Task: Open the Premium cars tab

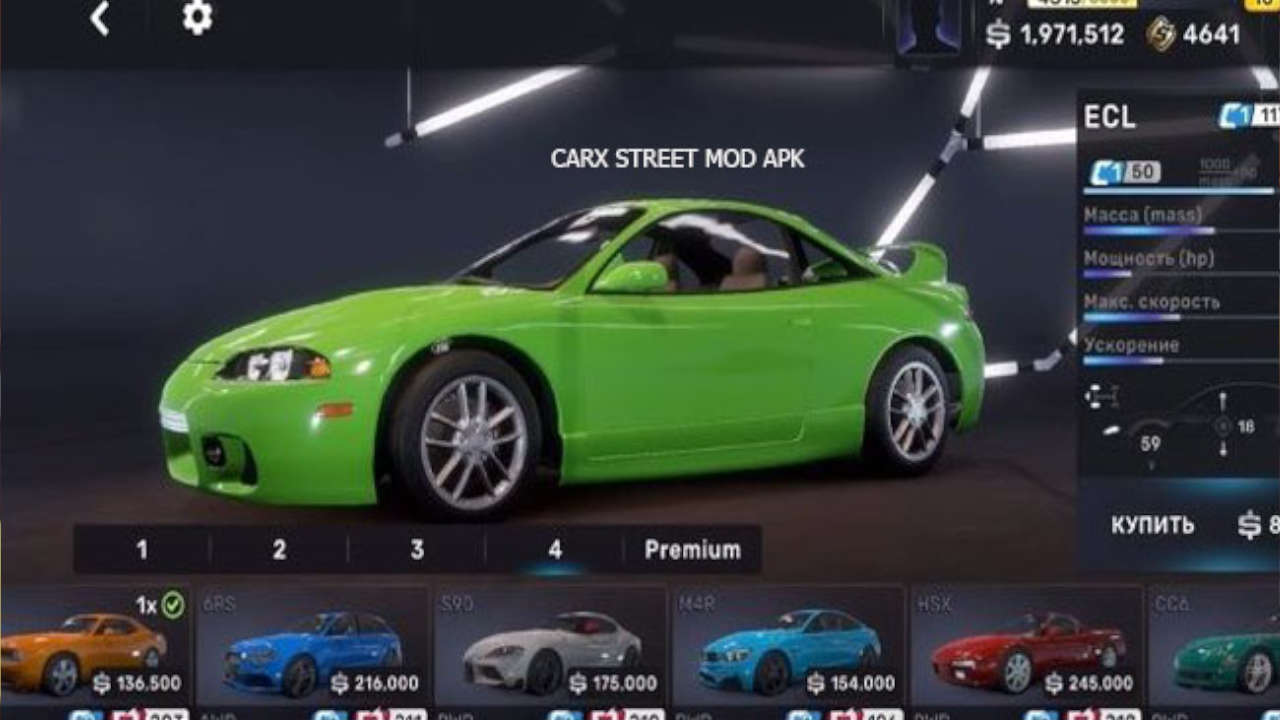Action: (x=692, y=549)
